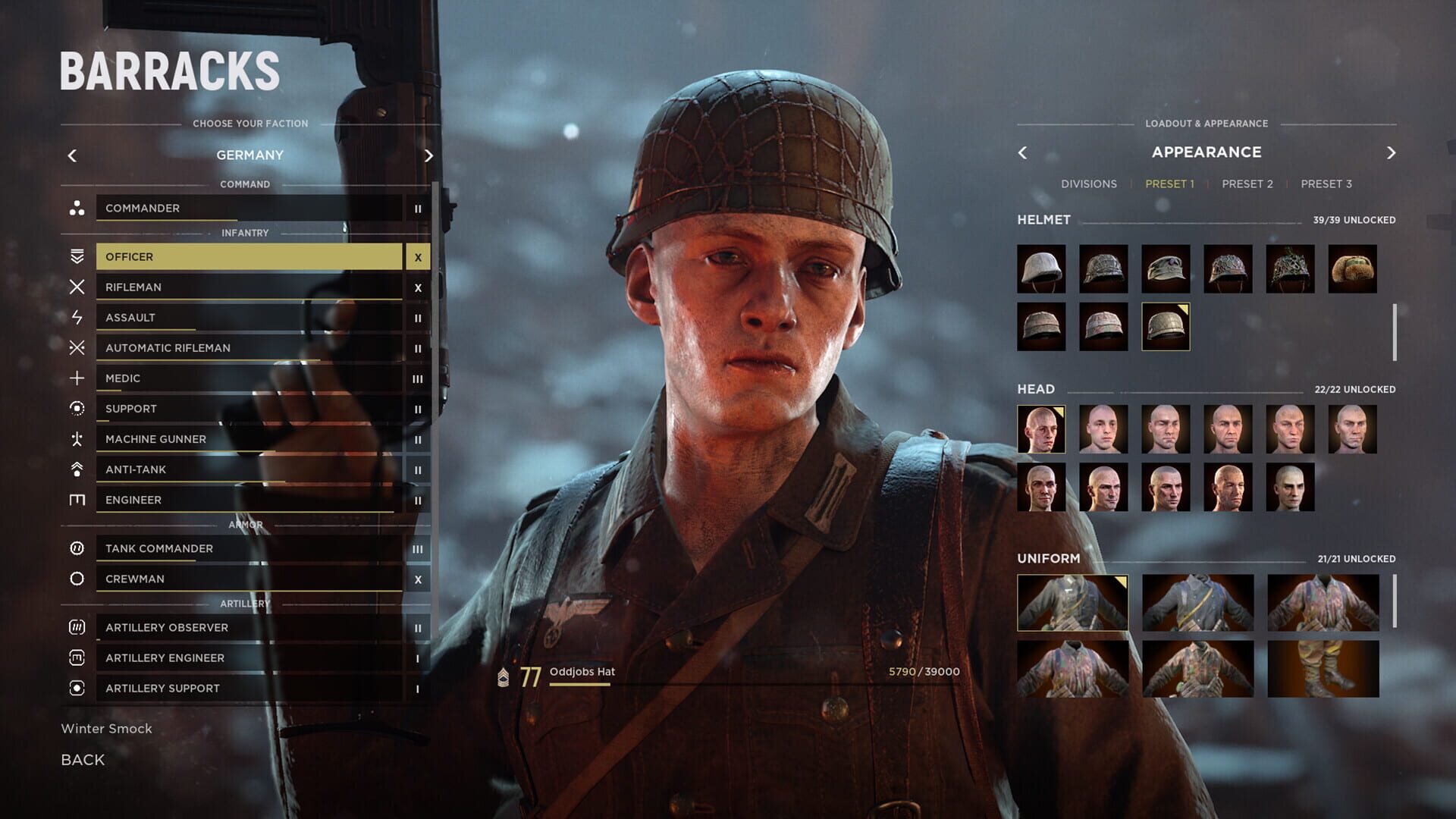The height and width of the screenshot is (819, 1456).
Task: Click the Anti-Tank role icon
Action: coord(76,469)
